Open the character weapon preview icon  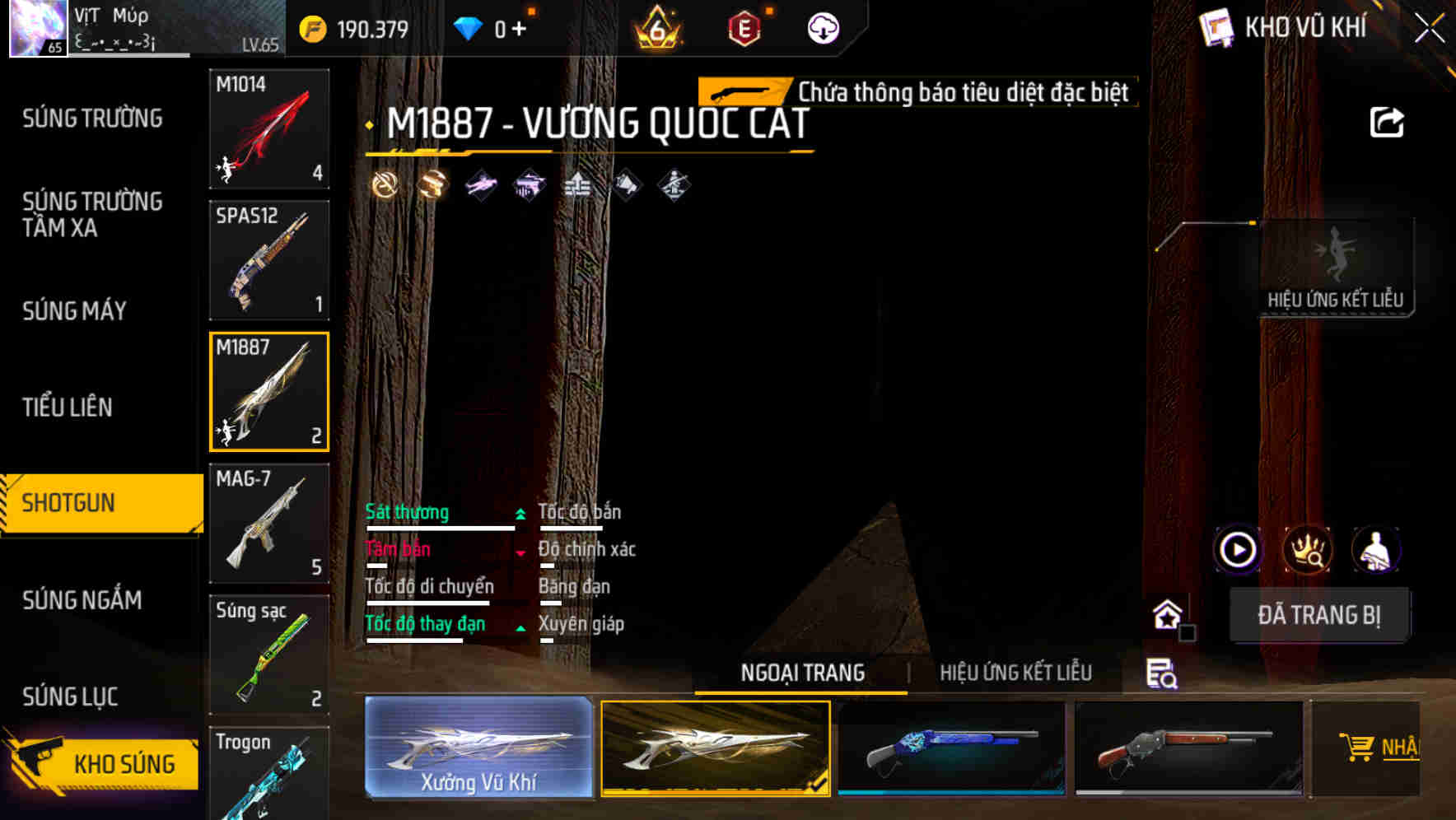pyautogui.click(x=1376, y=548)
